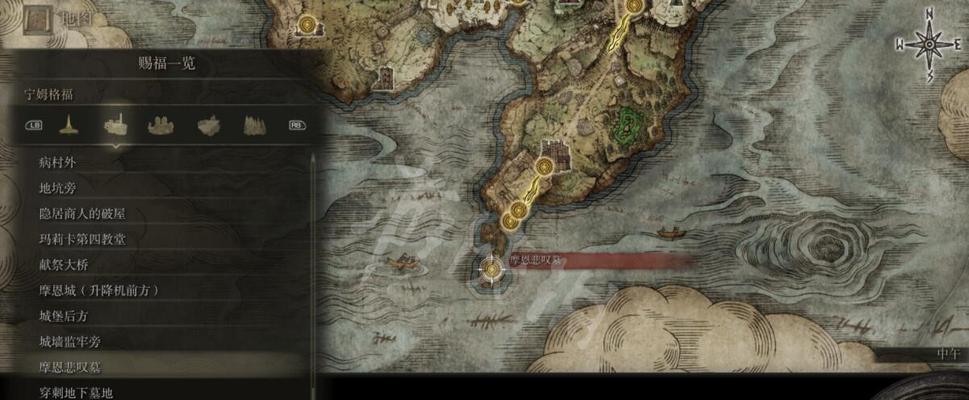Screen dimensions: 969x400
Task: Click the selected 摩恩悲叹墓 grace marker on map
Action: click(x=491, y=268)
